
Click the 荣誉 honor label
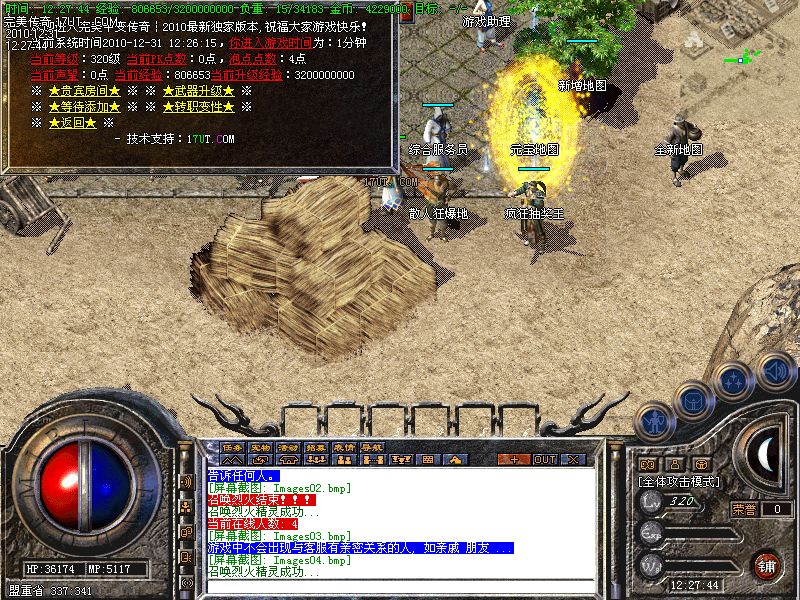click(743, 509)
